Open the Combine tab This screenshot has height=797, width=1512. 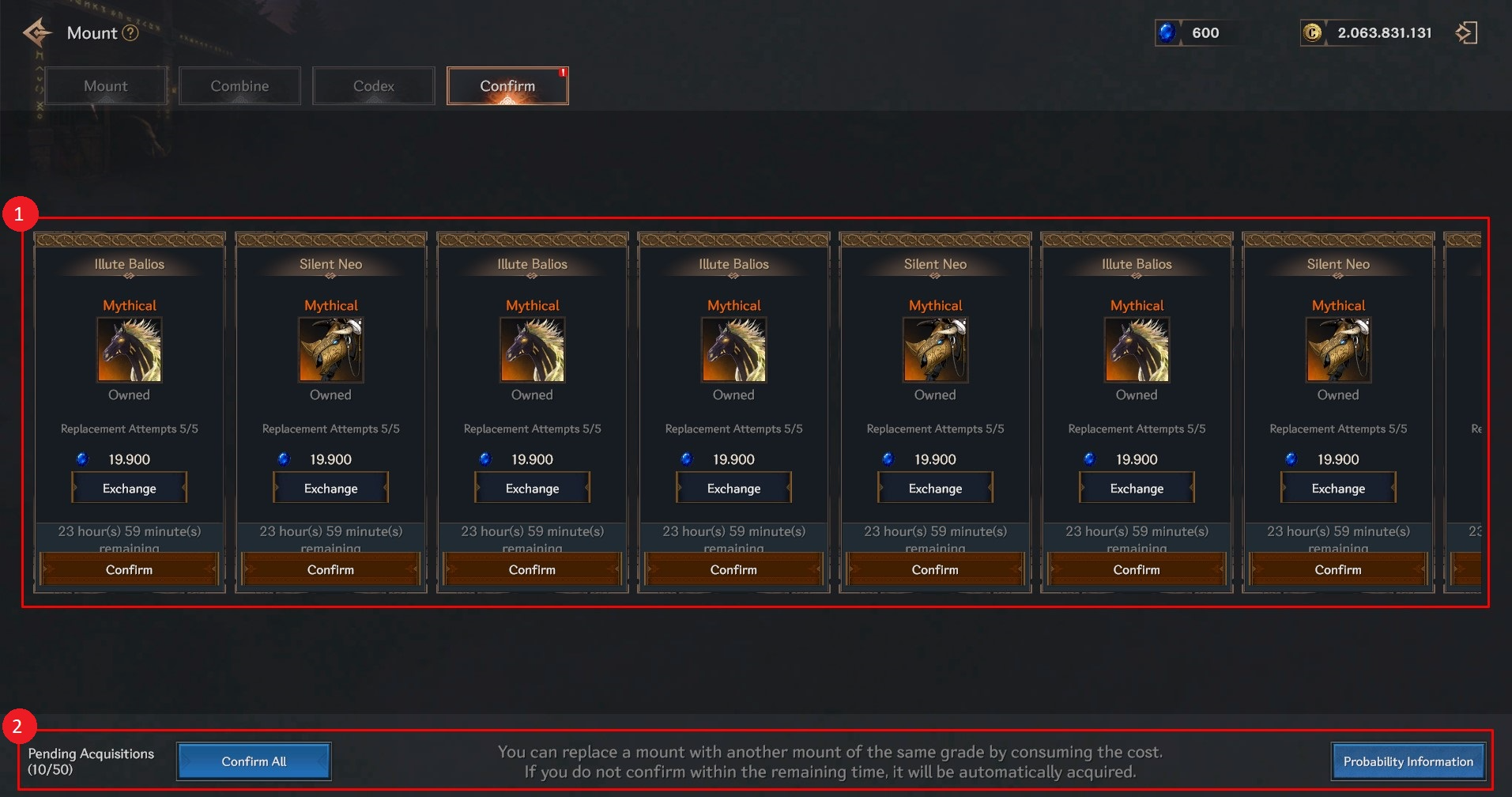click(239, 86)
